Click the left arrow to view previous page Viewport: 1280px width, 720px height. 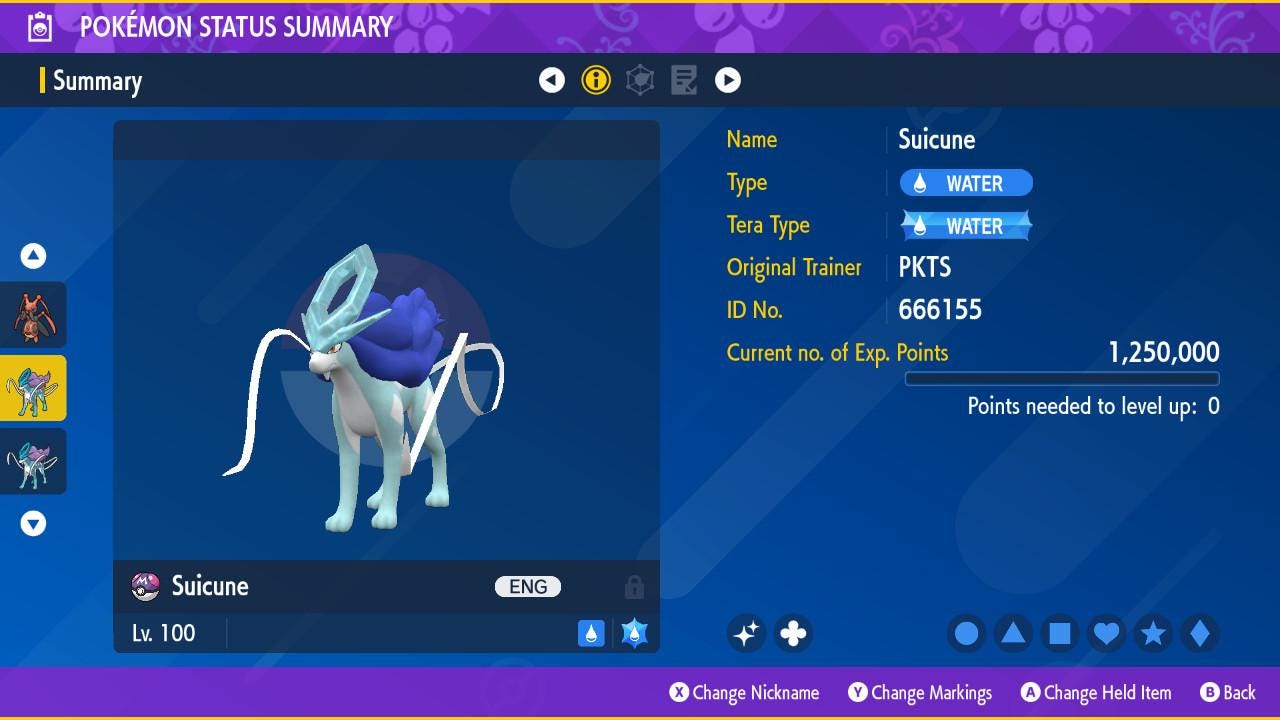tap(552, 80)
